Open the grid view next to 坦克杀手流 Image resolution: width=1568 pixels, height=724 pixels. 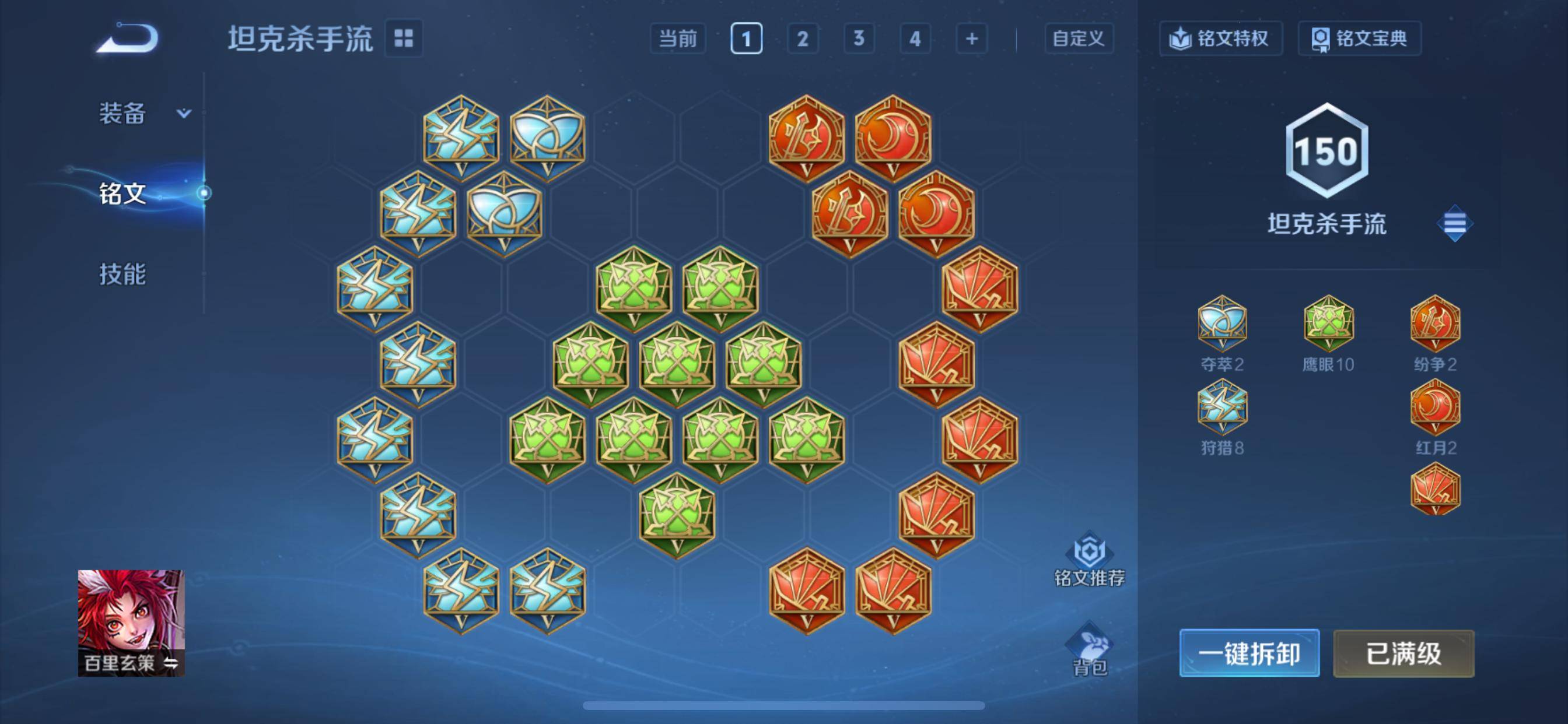click(x=404, y=38)
